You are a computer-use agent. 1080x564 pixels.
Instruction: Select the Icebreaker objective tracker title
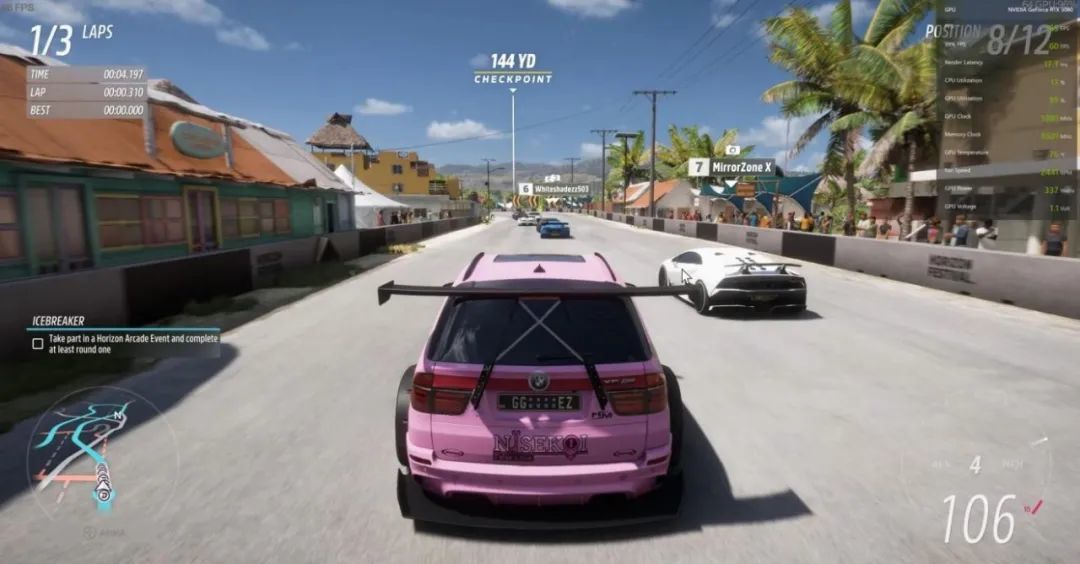[x=59, y=321]
